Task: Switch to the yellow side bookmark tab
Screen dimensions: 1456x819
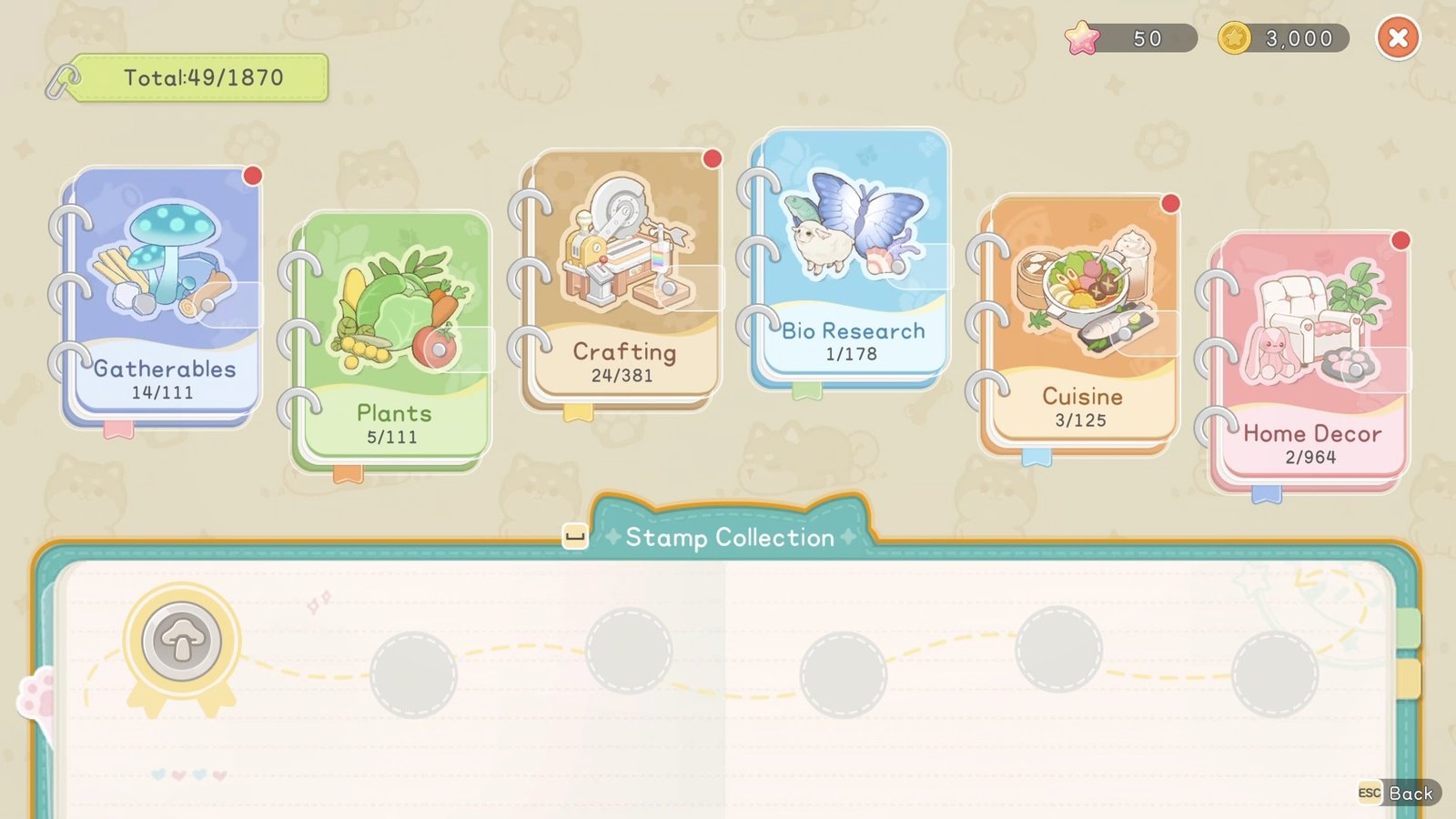Action: 1409,679
